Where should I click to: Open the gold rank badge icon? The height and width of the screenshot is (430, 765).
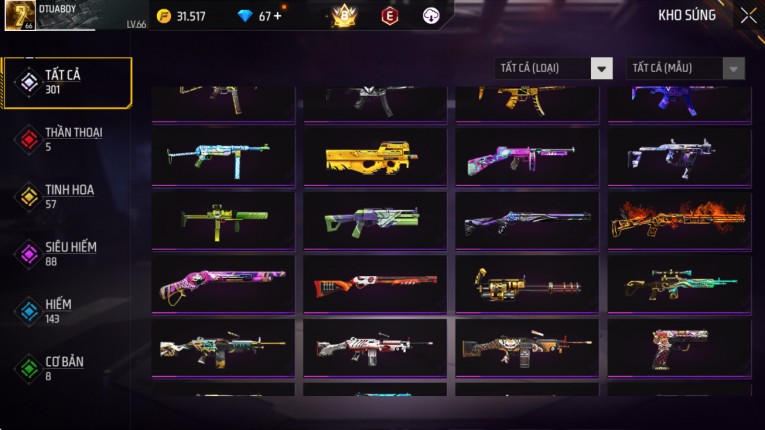(x=345, y=15)
